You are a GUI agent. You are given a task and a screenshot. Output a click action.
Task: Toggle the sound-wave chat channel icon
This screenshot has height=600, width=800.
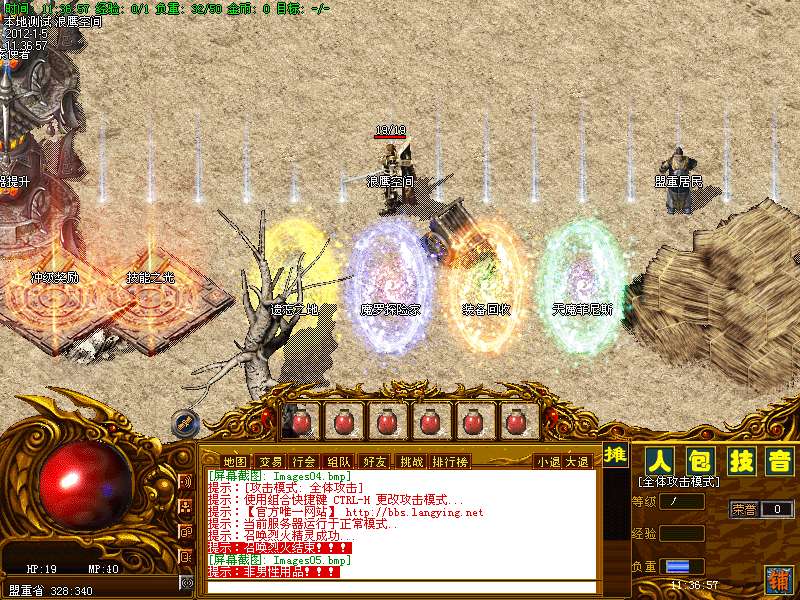[186, 482]
